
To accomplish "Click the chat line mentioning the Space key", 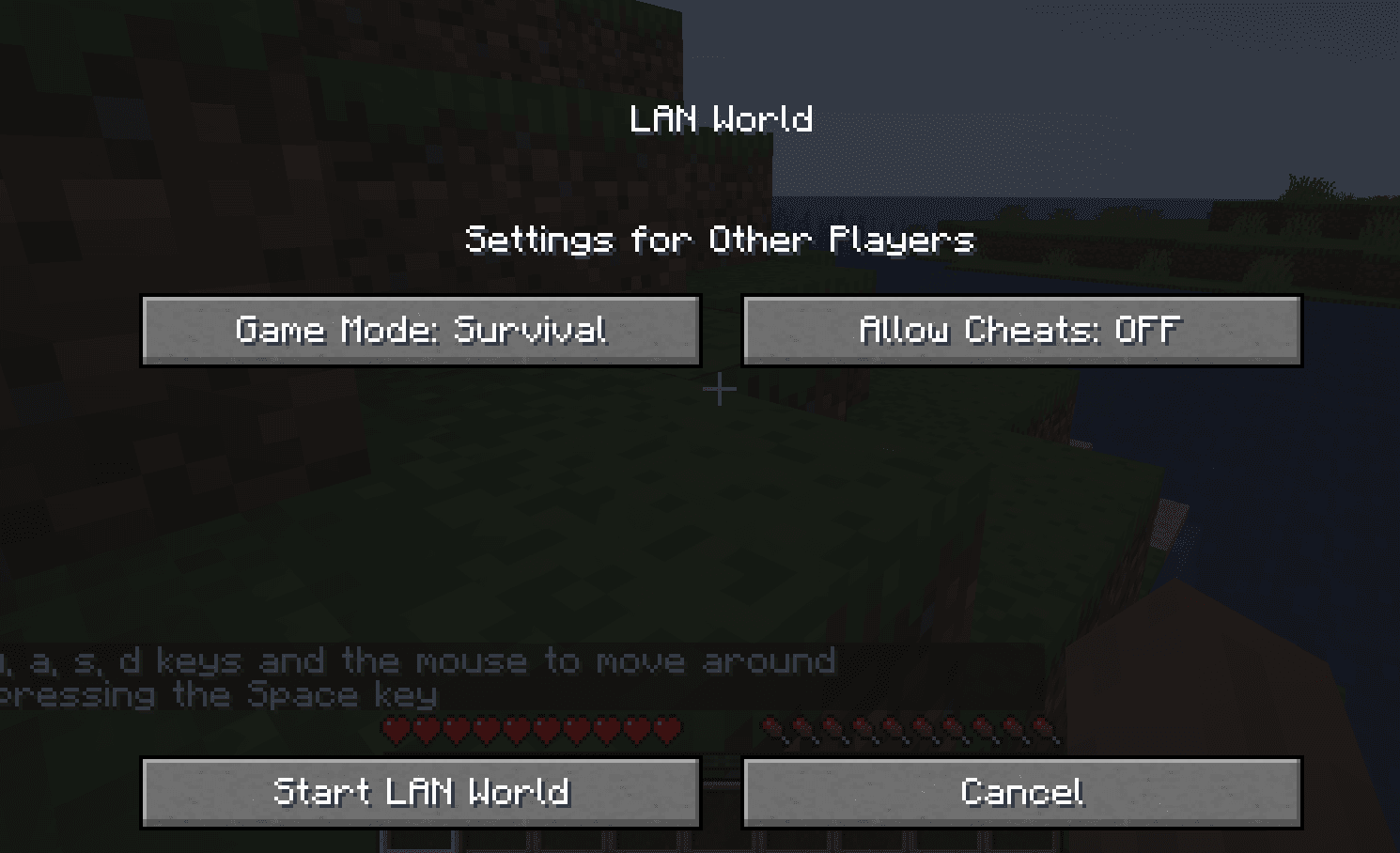I will (x=216, y=695).
